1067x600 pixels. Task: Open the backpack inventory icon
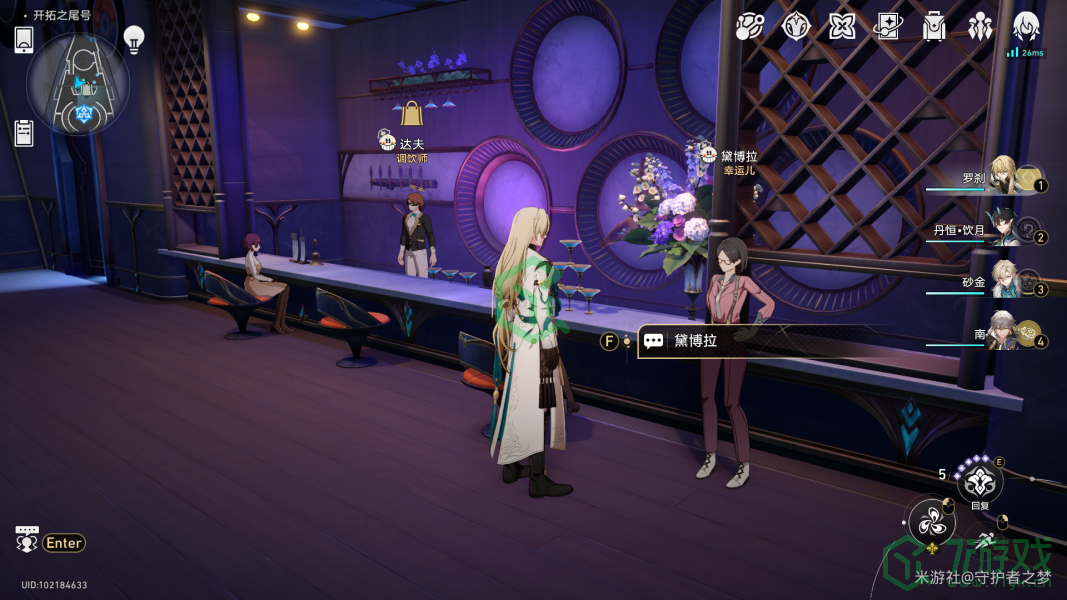pos(934,27)
